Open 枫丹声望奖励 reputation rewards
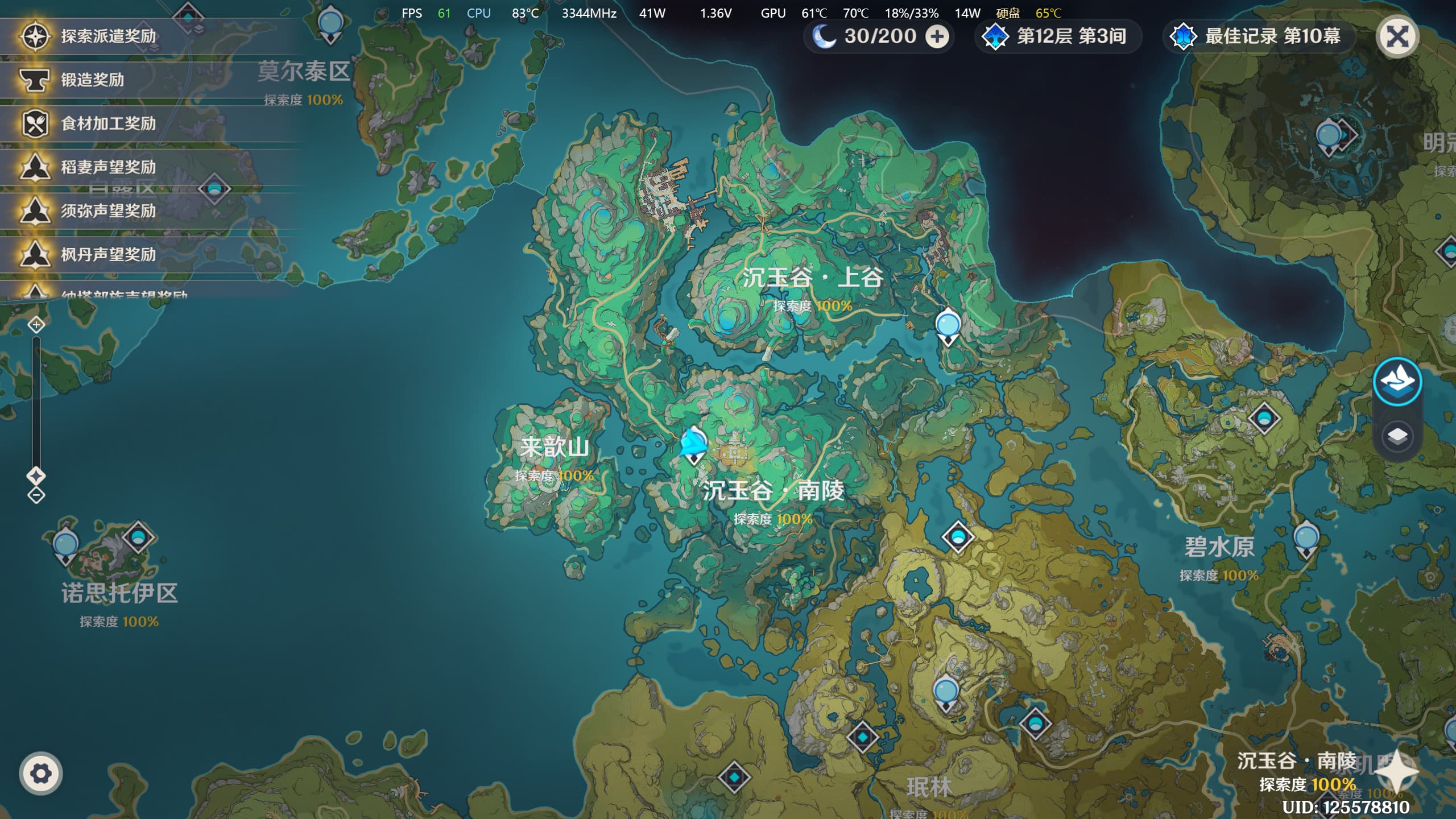This screenshot has height=819, width=1456. (x=108, y=255)
